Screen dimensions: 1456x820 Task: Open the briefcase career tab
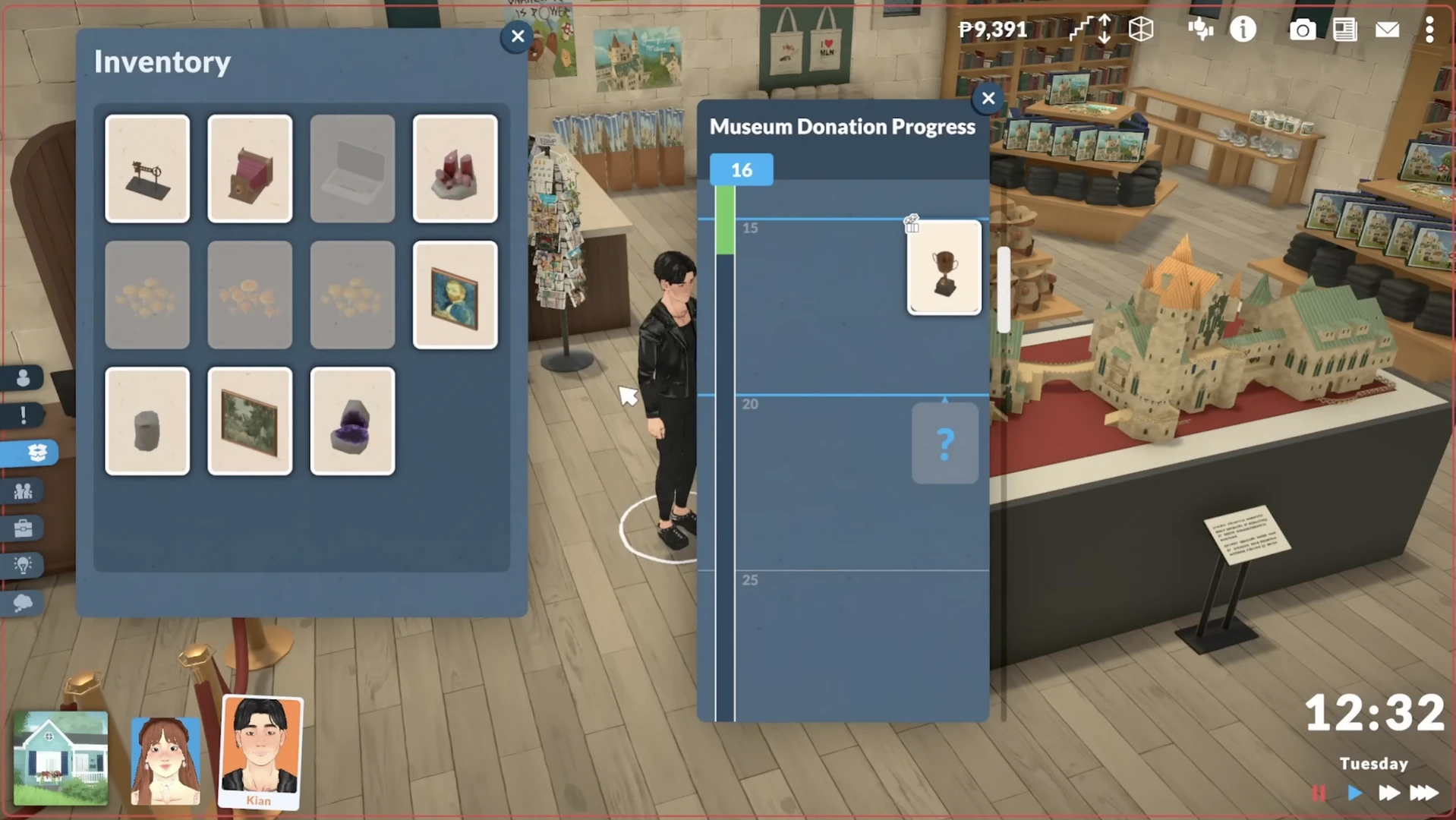coord(23,528)
